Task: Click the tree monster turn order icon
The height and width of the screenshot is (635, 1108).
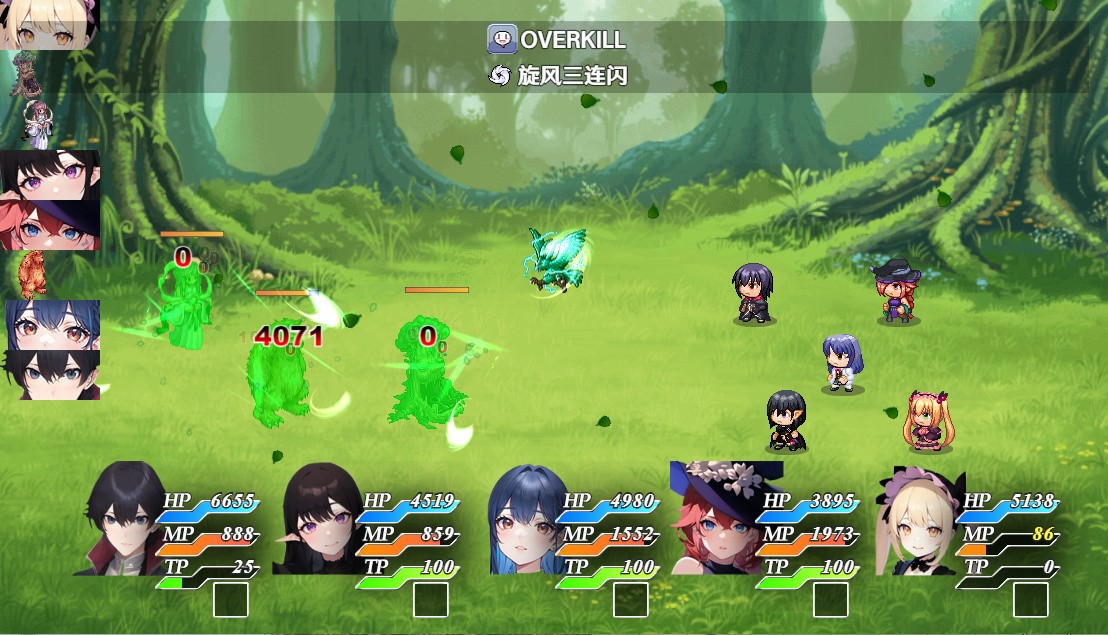Action: [24, 74]
